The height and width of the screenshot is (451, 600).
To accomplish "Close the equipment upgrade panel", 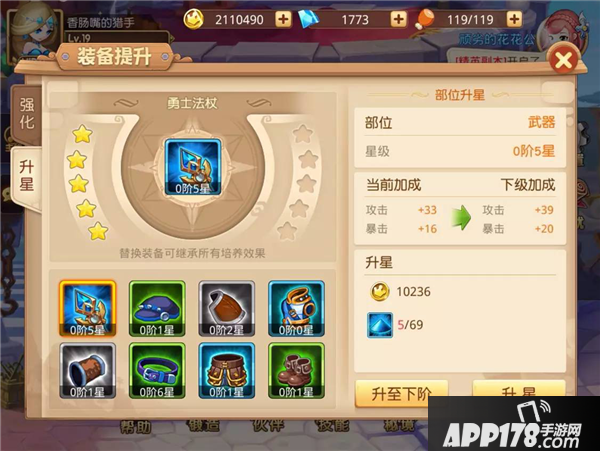I will [563, 61].
